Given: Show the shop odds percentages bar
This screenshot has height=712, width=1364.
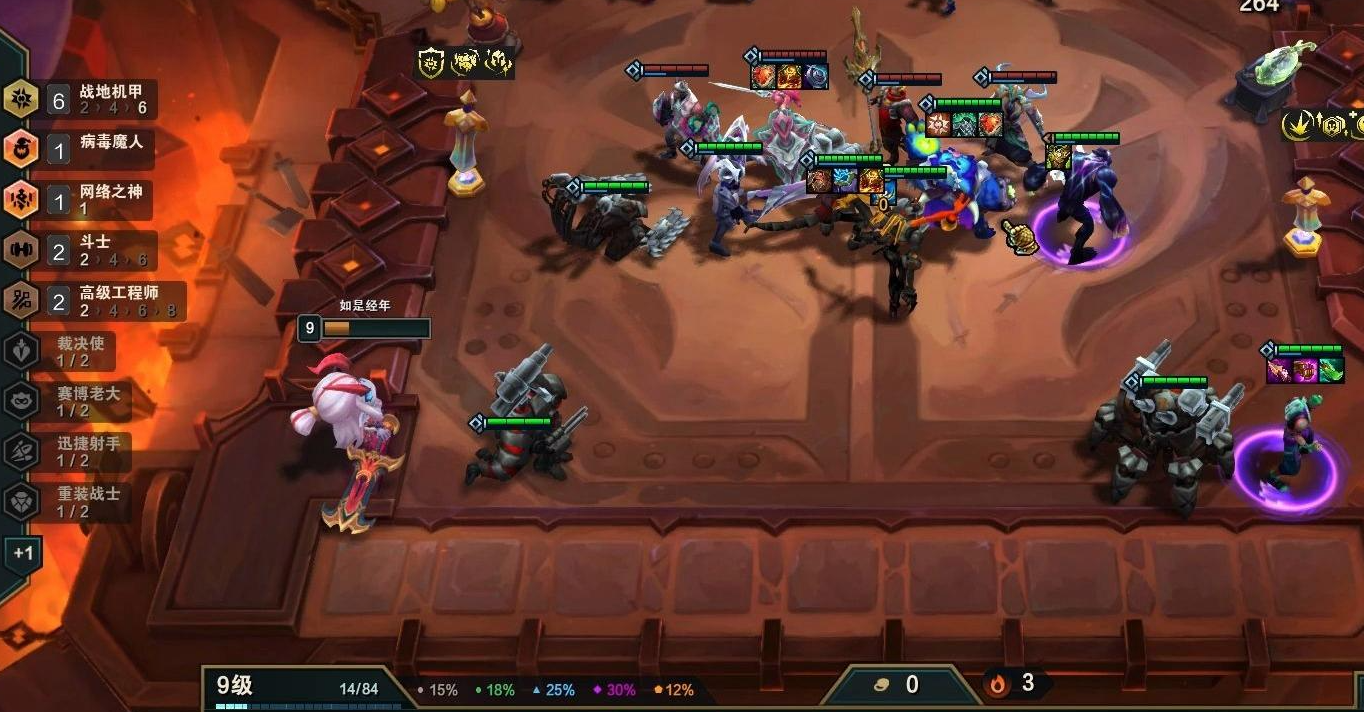Looking at the screenshot, I should point(555,690).
